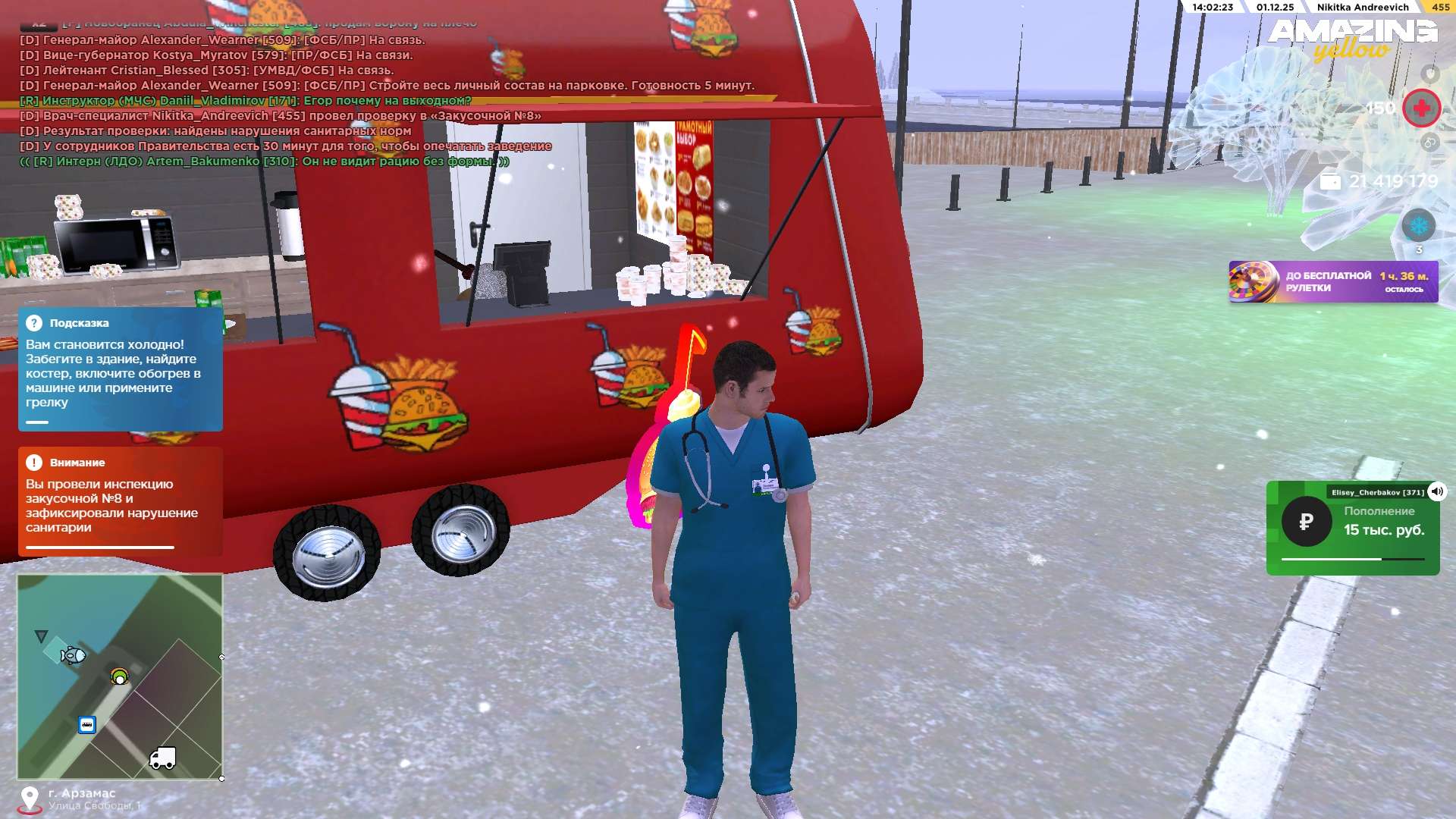Select the blue snowflake cold indicator
1456x819 pixels.
1418,226
